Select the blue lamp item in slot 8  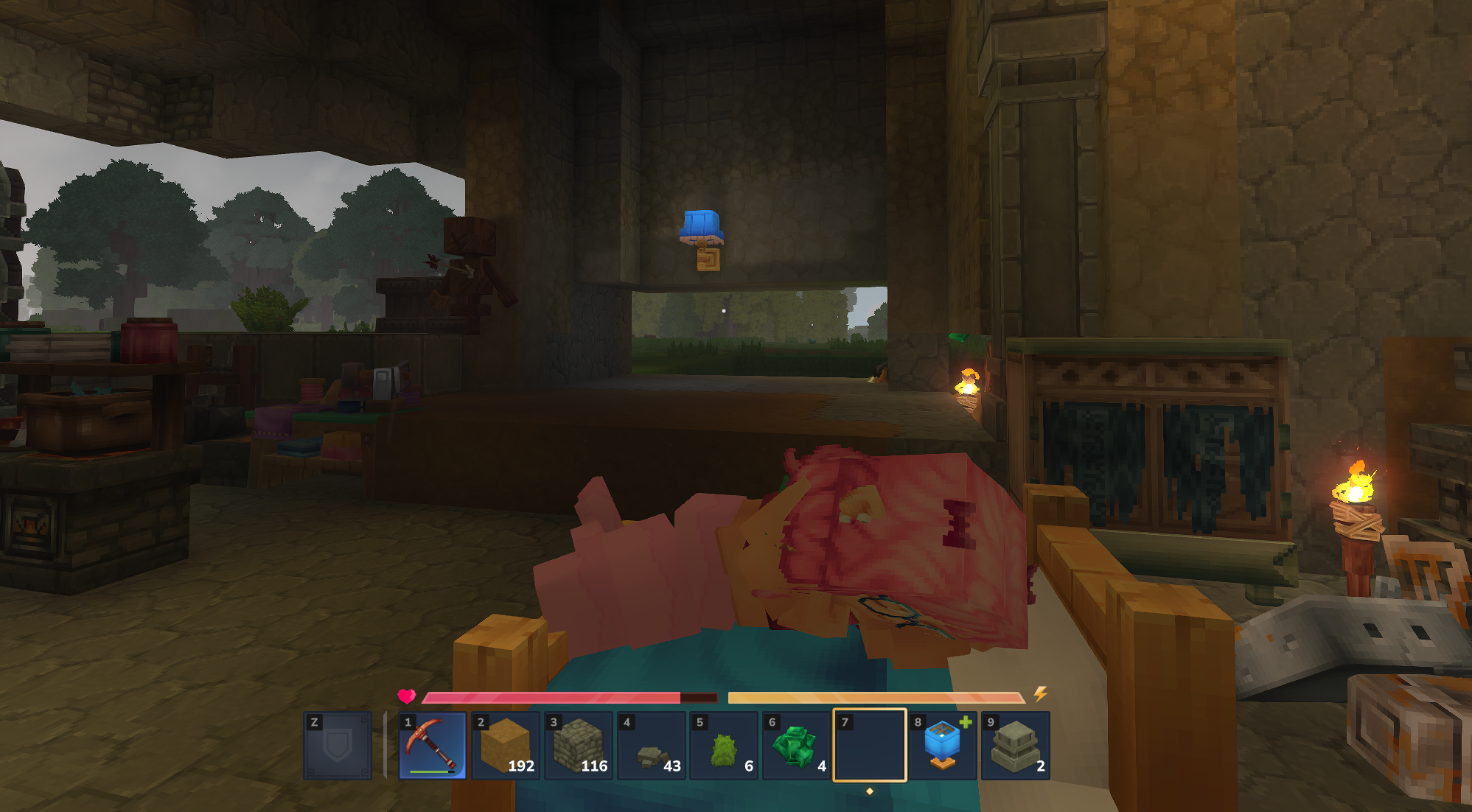941,744
